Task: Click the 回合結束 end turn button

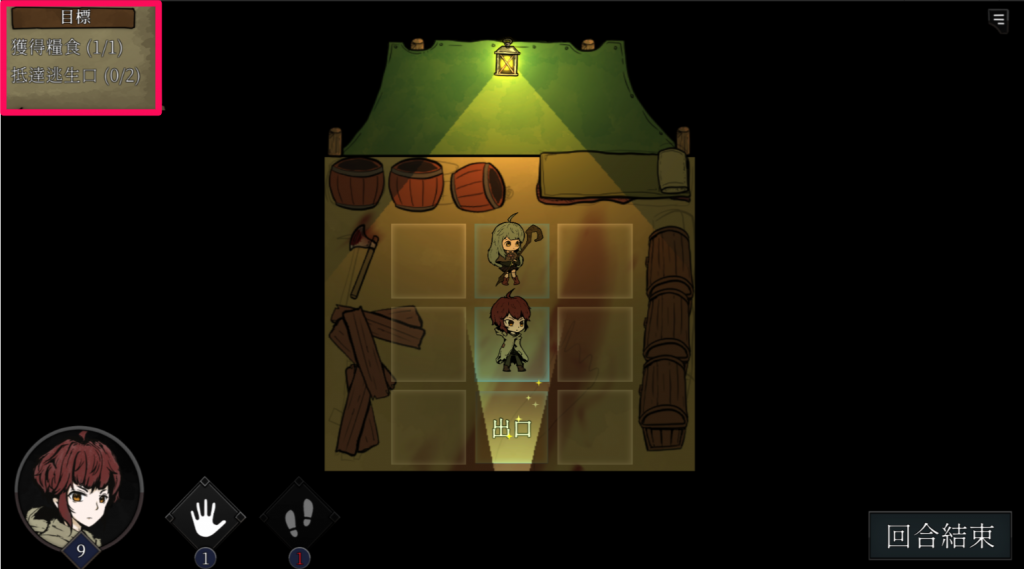Action: point(940,536)
